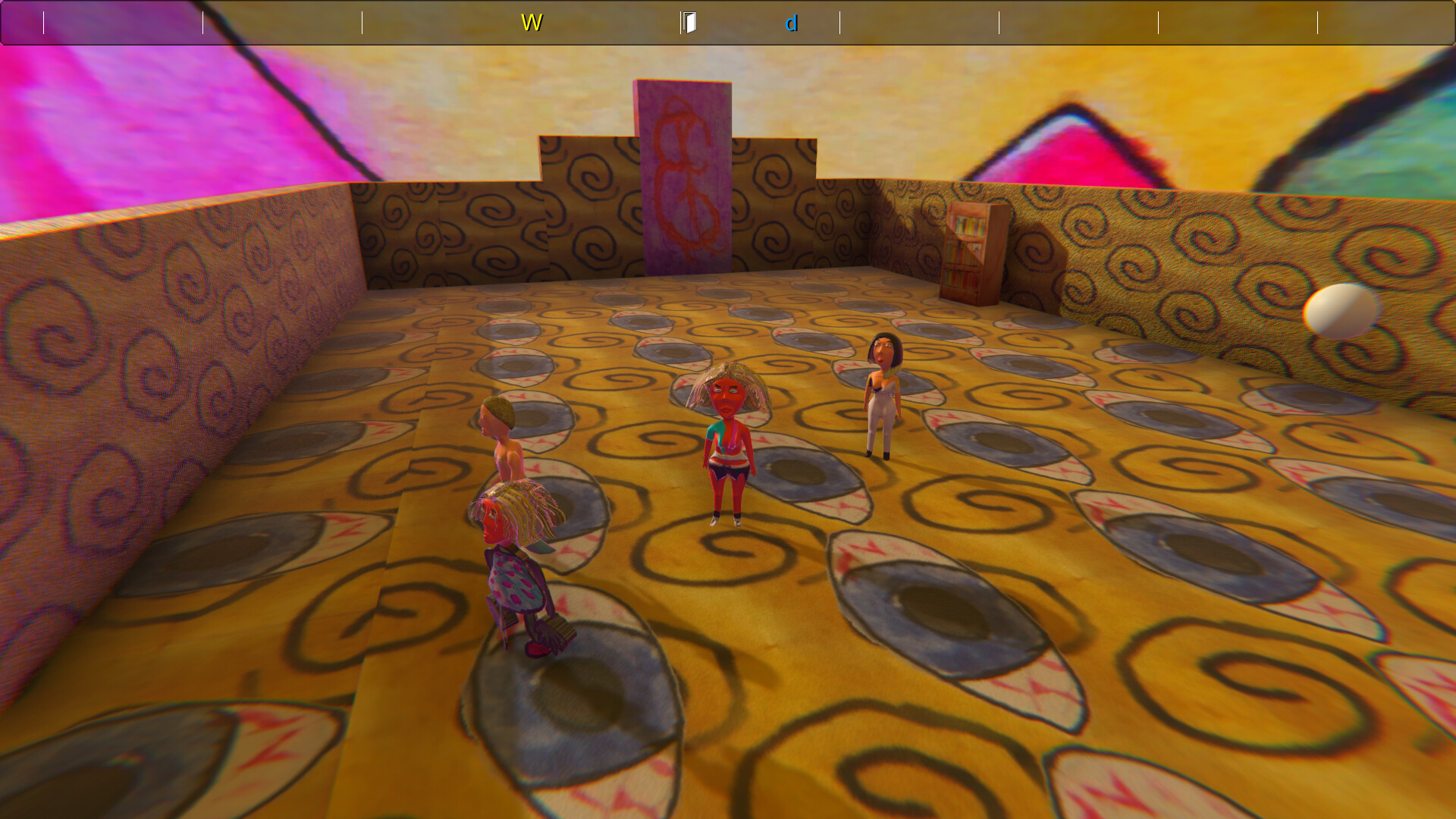Select the blue d item in the hotbar
Image resolution: width=1456 pixels, height=819 pixels.
792,22
